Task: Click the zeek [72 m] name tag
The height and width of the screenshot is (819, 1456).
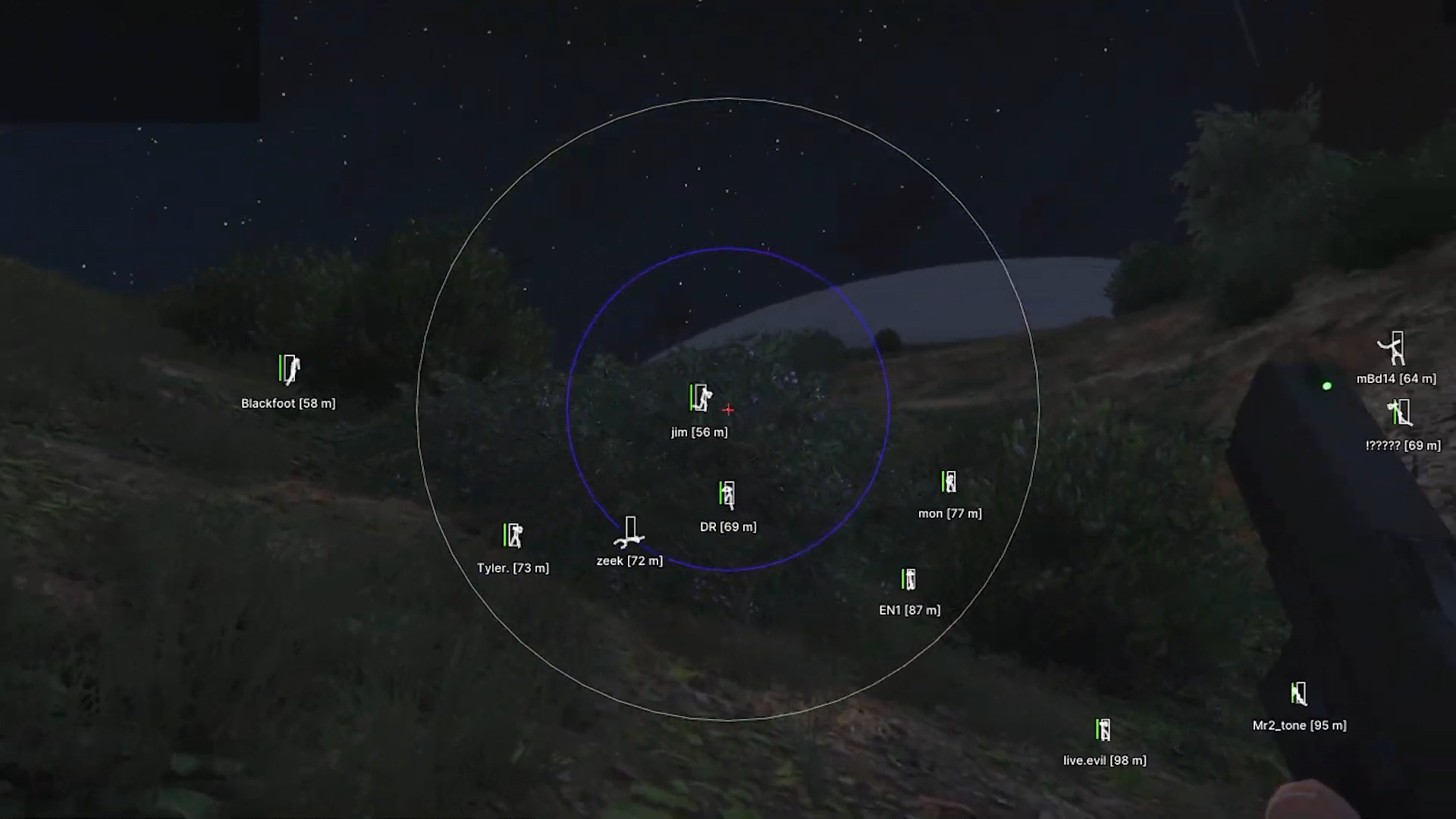Action: point(629,560)
